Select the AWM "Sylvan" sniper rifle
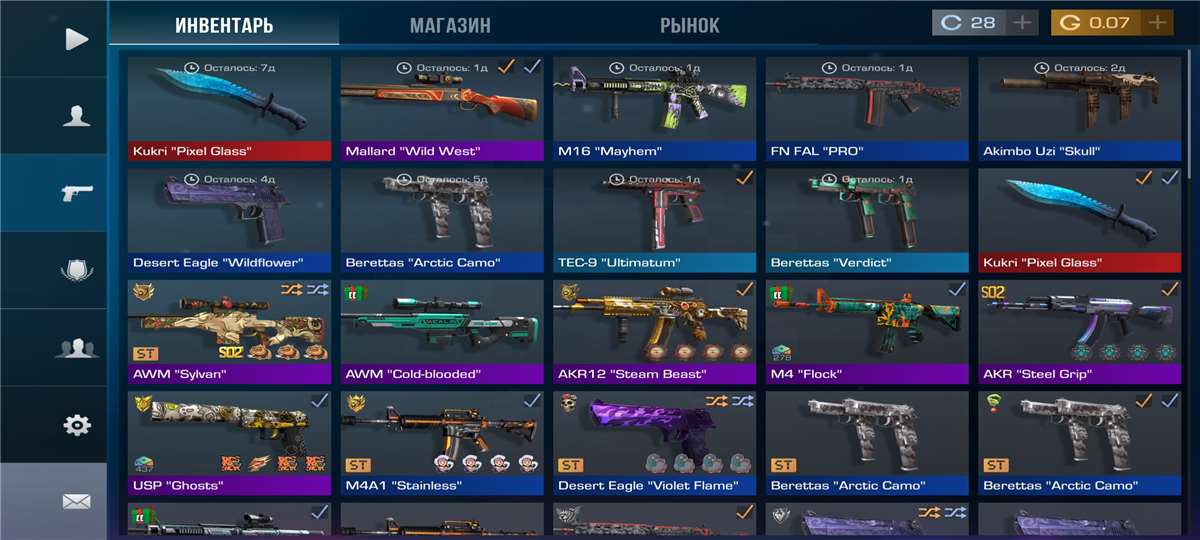The width and height of the screenshot is (1200, 540). tap(229, 332)
